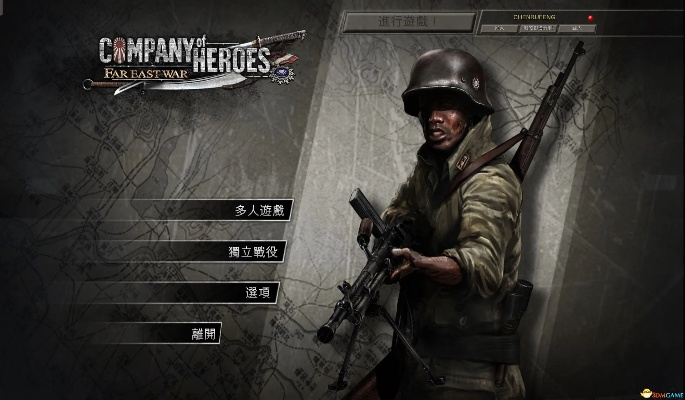685x400 pixels.
Task: Open the 選項 options menu
Action: point(258,292)
